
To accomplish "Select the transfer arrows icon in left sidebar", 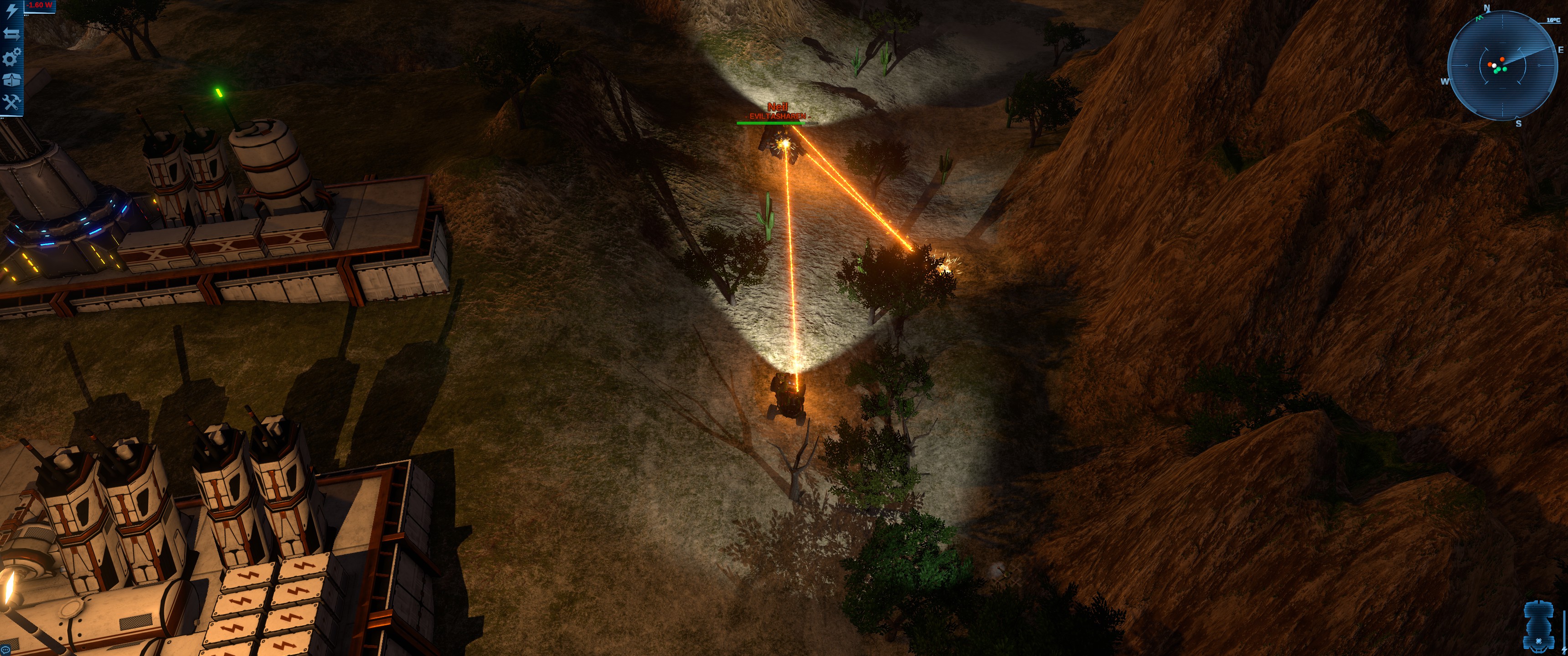I will coord(11,35).
